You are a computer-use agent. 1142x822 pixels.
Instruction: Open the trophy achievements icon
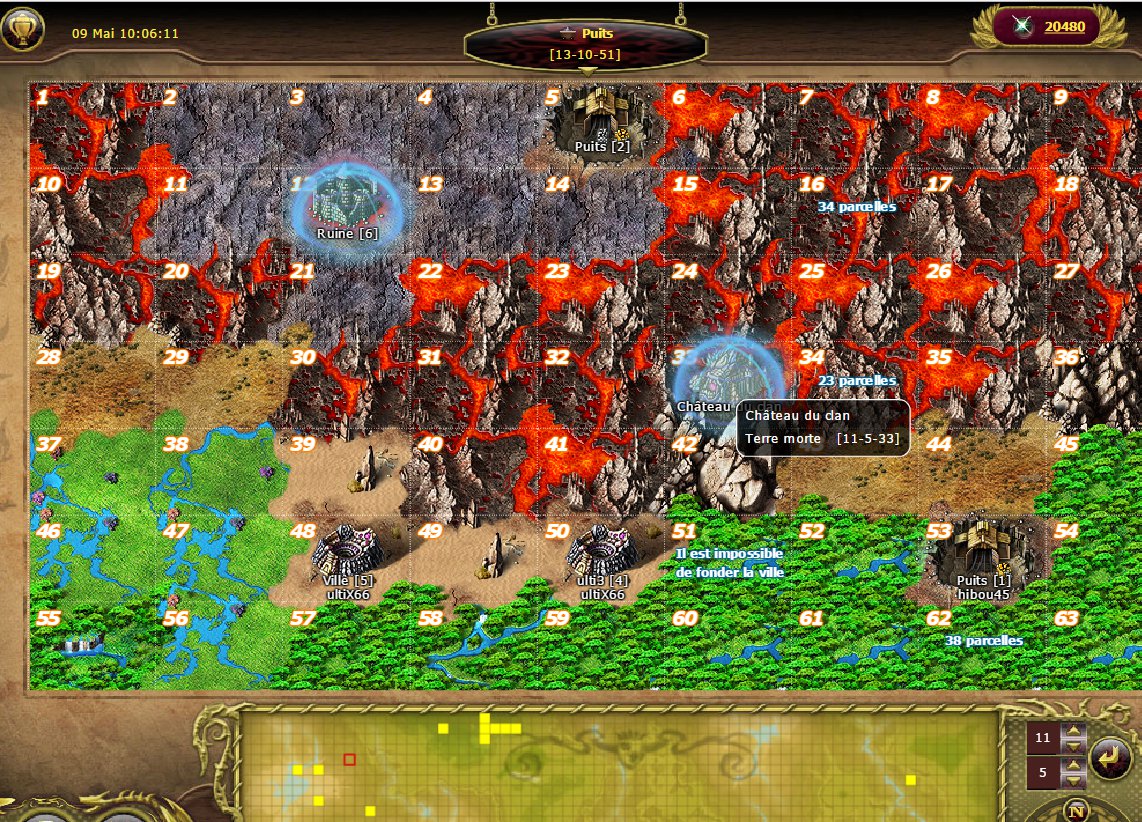pos(21,28)
